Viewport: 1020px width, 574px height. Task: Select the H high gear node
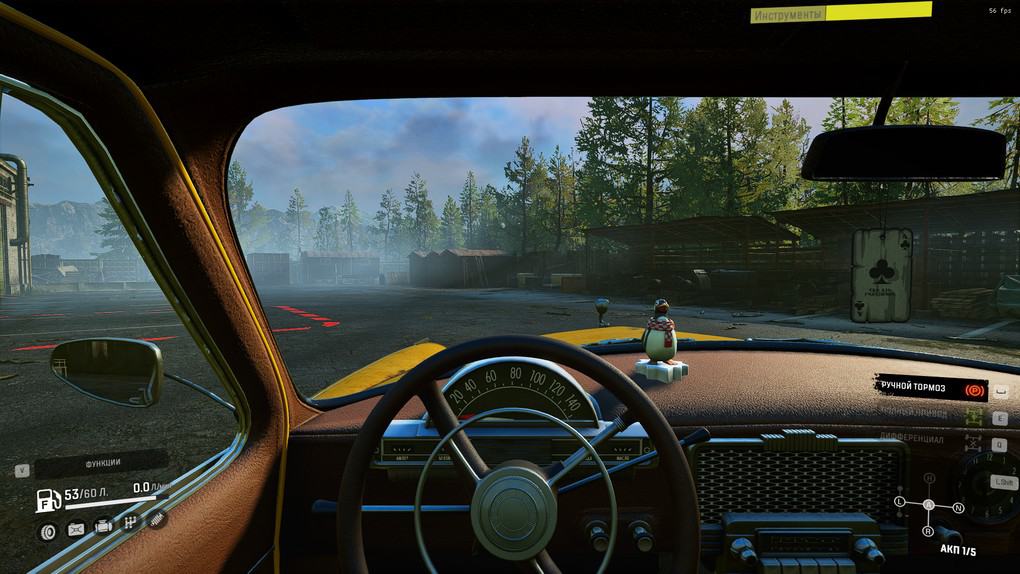(929, 479)
